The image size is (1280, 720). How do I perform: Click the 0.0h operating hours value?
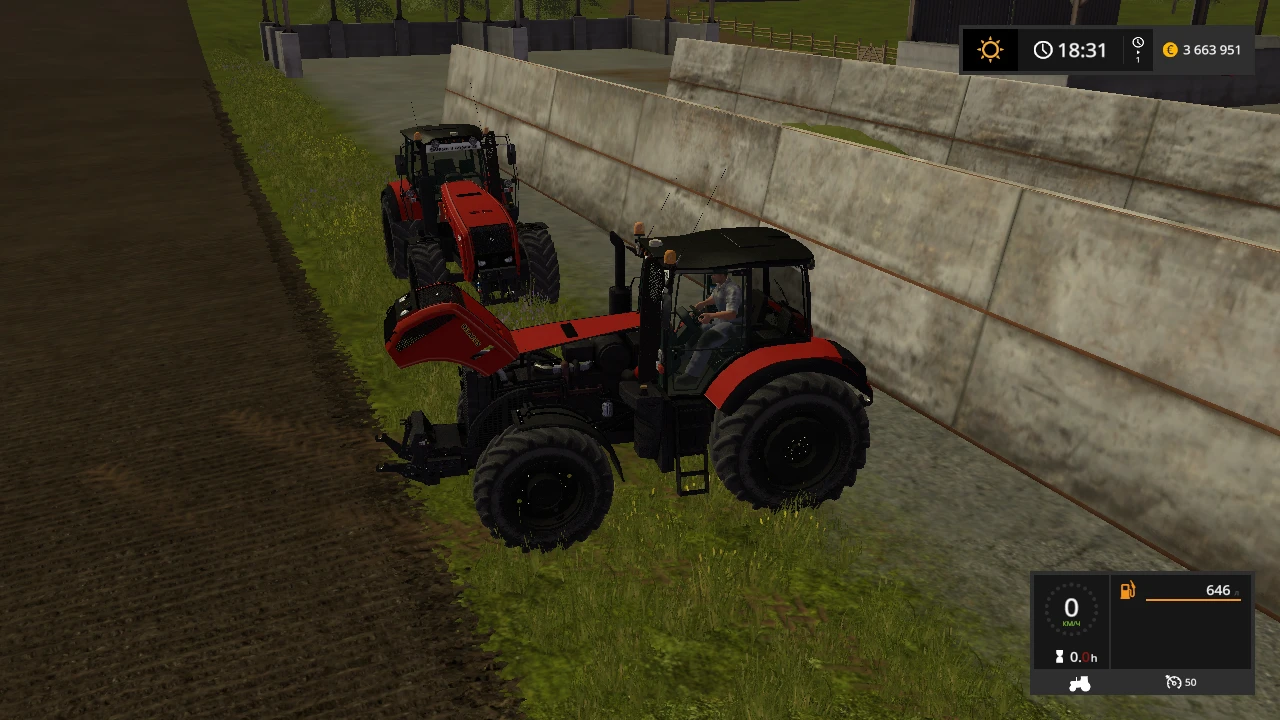pos(1084,657)
